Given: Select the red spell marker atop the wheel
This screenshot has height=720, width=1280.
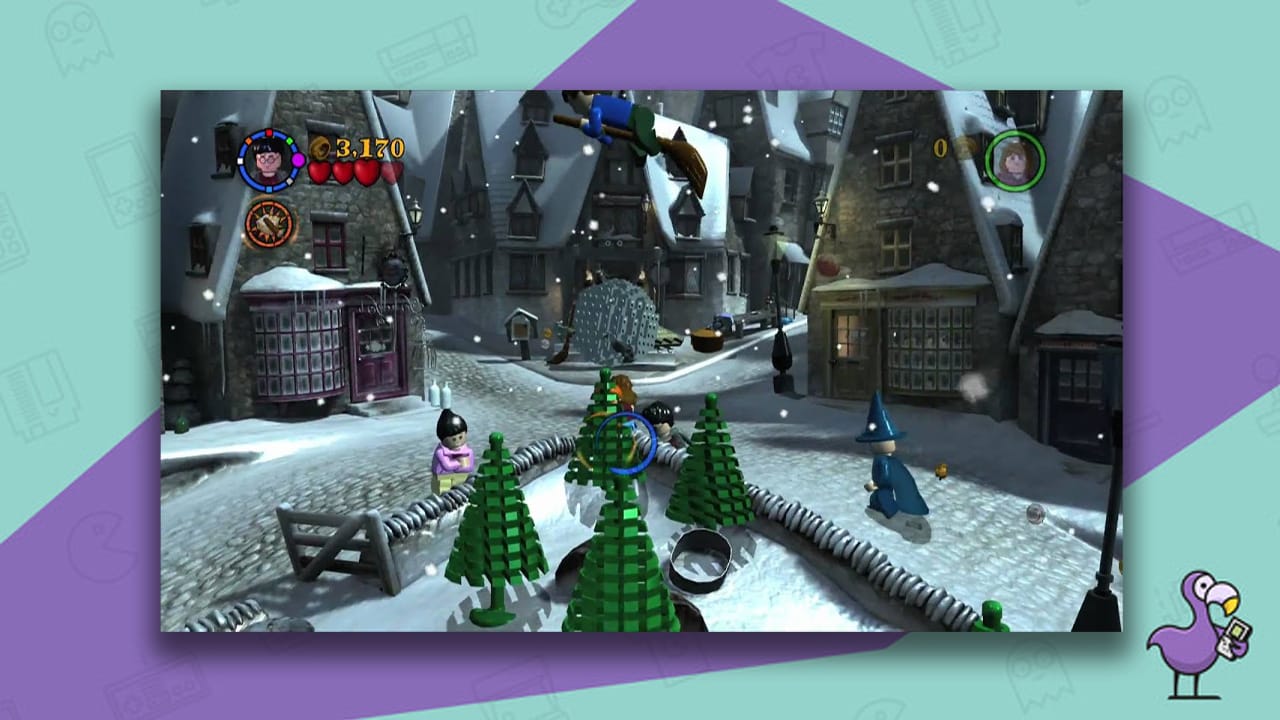Looking at the screenshot, I should tap(269, 133).
